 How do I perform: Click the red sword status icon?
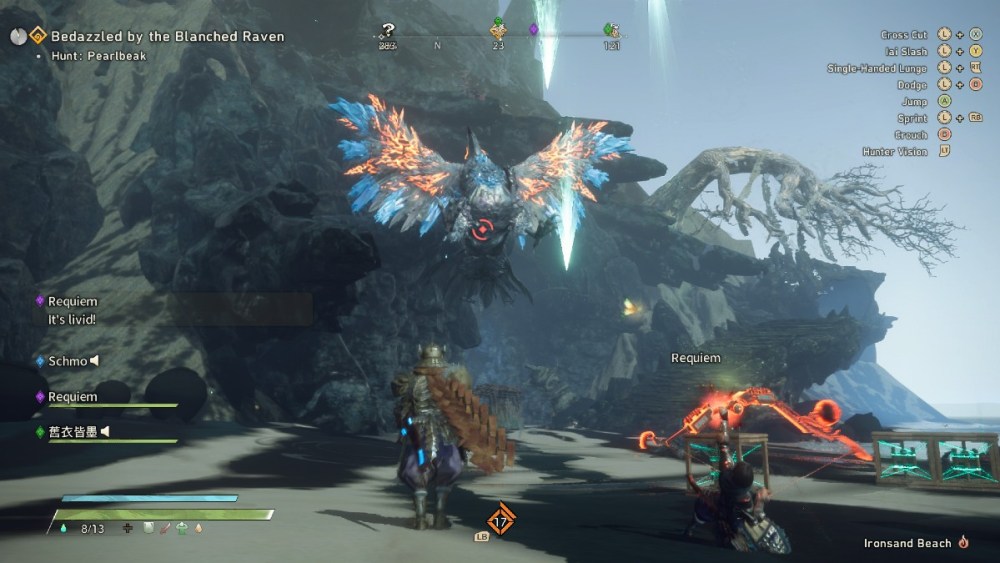coord(165,528)
